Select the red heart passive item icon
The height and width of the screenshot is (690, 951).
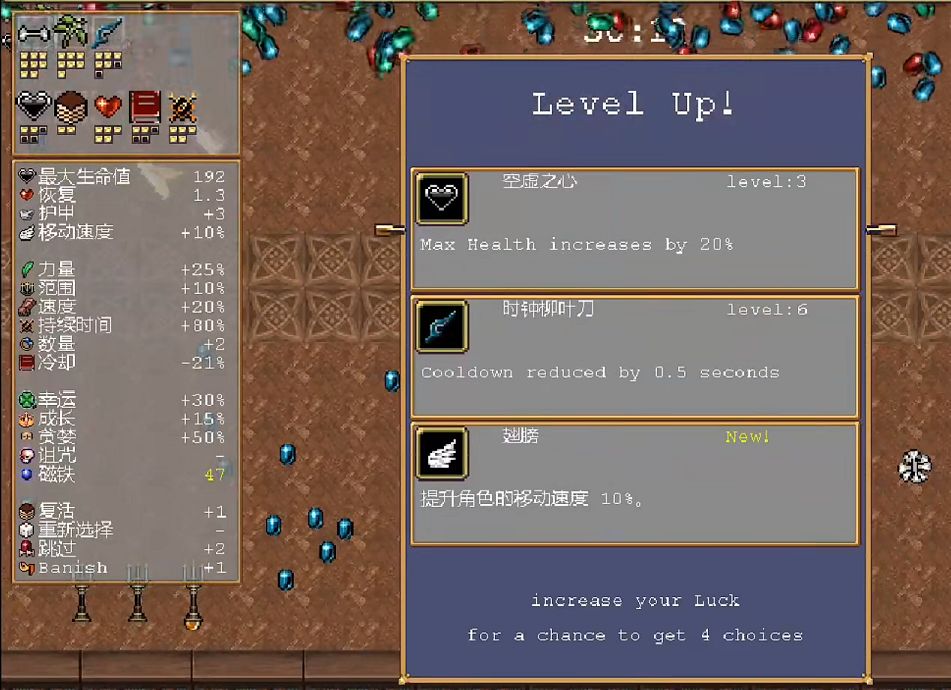point(107,105)
